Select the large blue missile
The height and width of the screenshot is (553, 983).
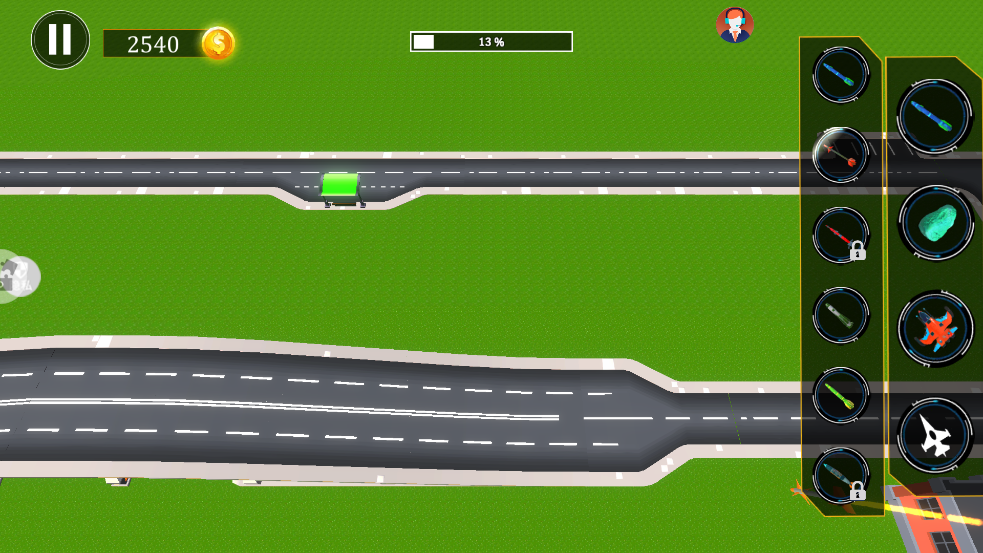point(935,115)
